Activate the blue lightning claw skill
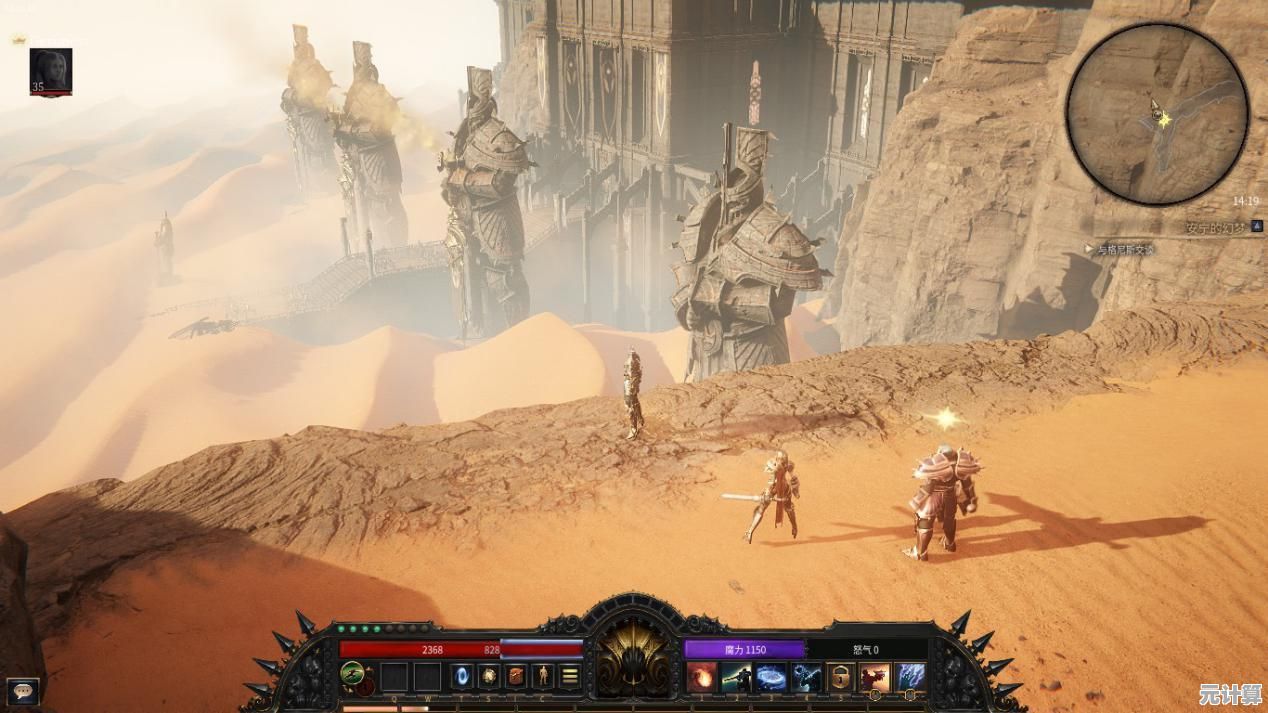This screenshot has height=713, width=1268. (910, 677)
